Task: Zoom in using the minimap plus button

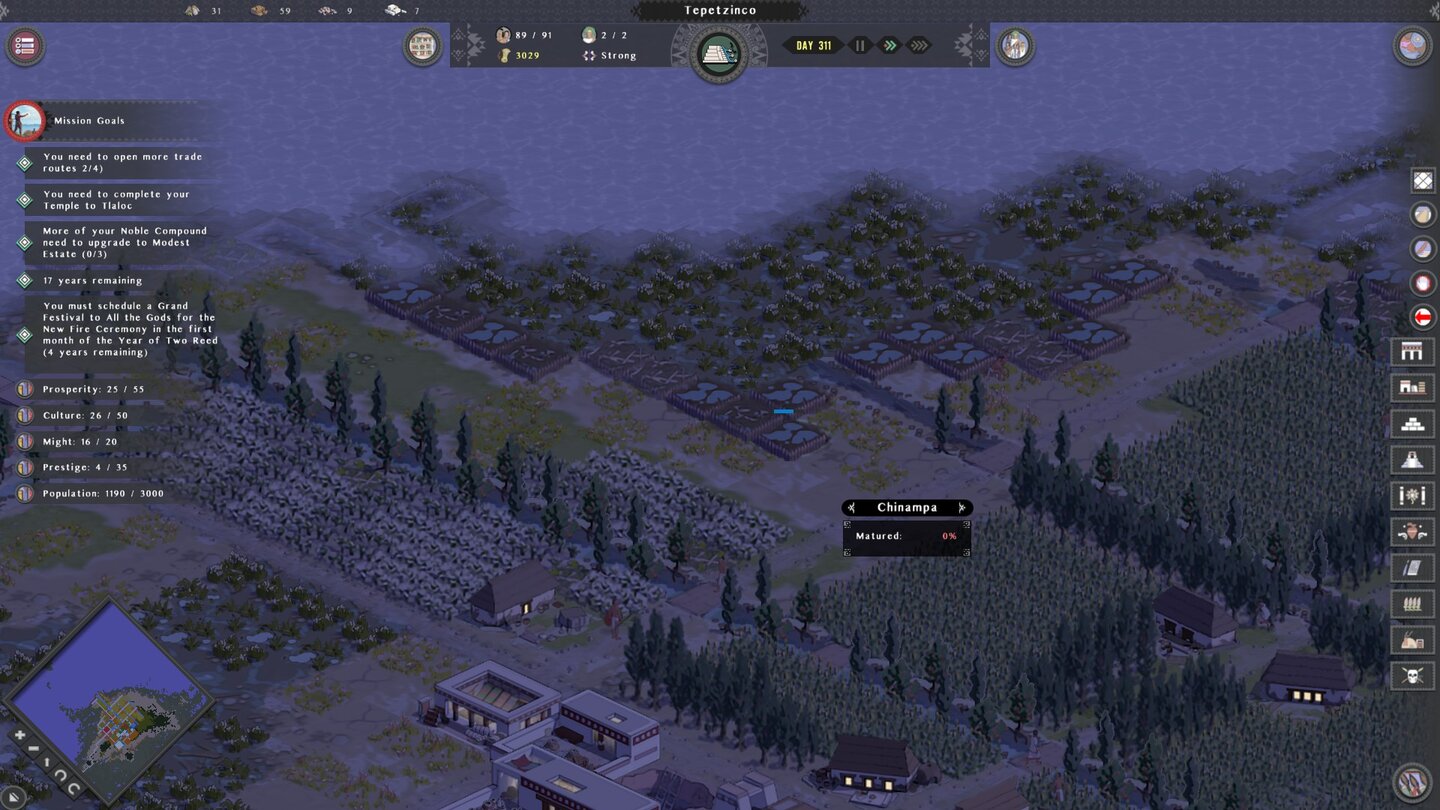Action: [18, 734]
